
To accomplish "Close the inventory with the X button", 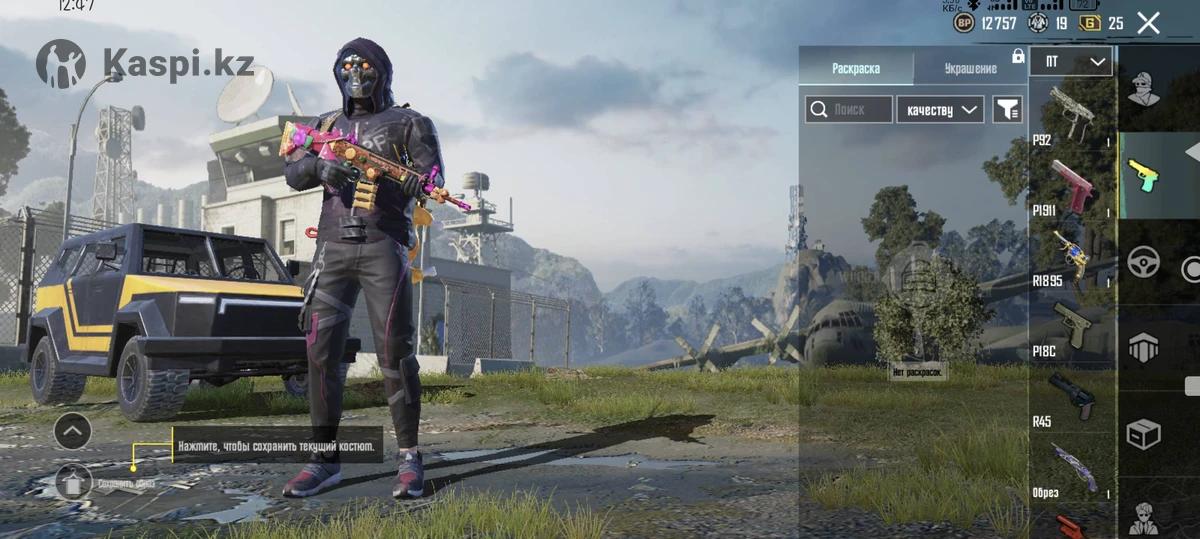I will coord(1148,23).
